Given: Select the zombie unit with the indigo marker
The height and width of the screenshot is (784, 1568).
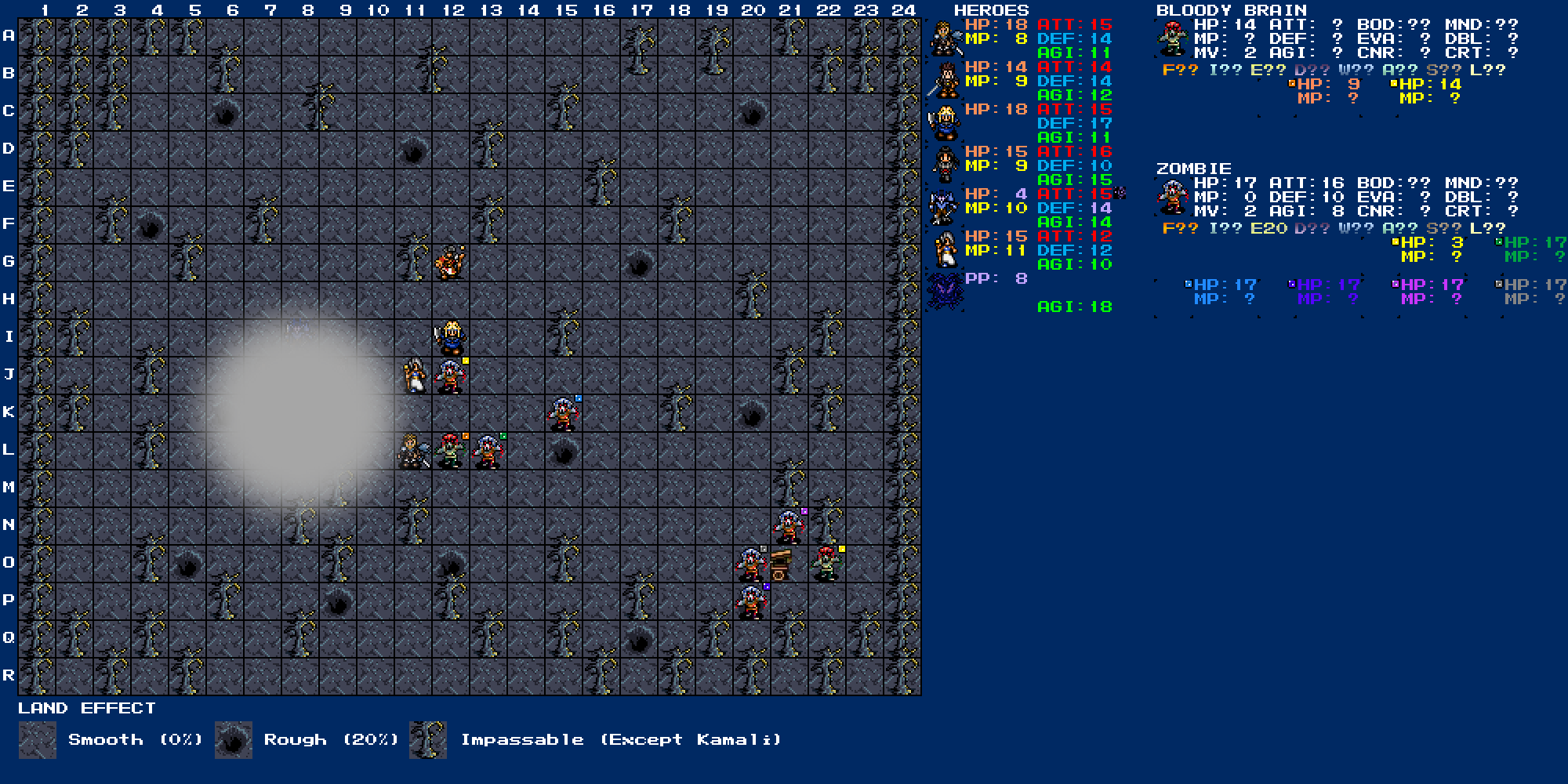Looking at the screenshot, I should (751, 603).
